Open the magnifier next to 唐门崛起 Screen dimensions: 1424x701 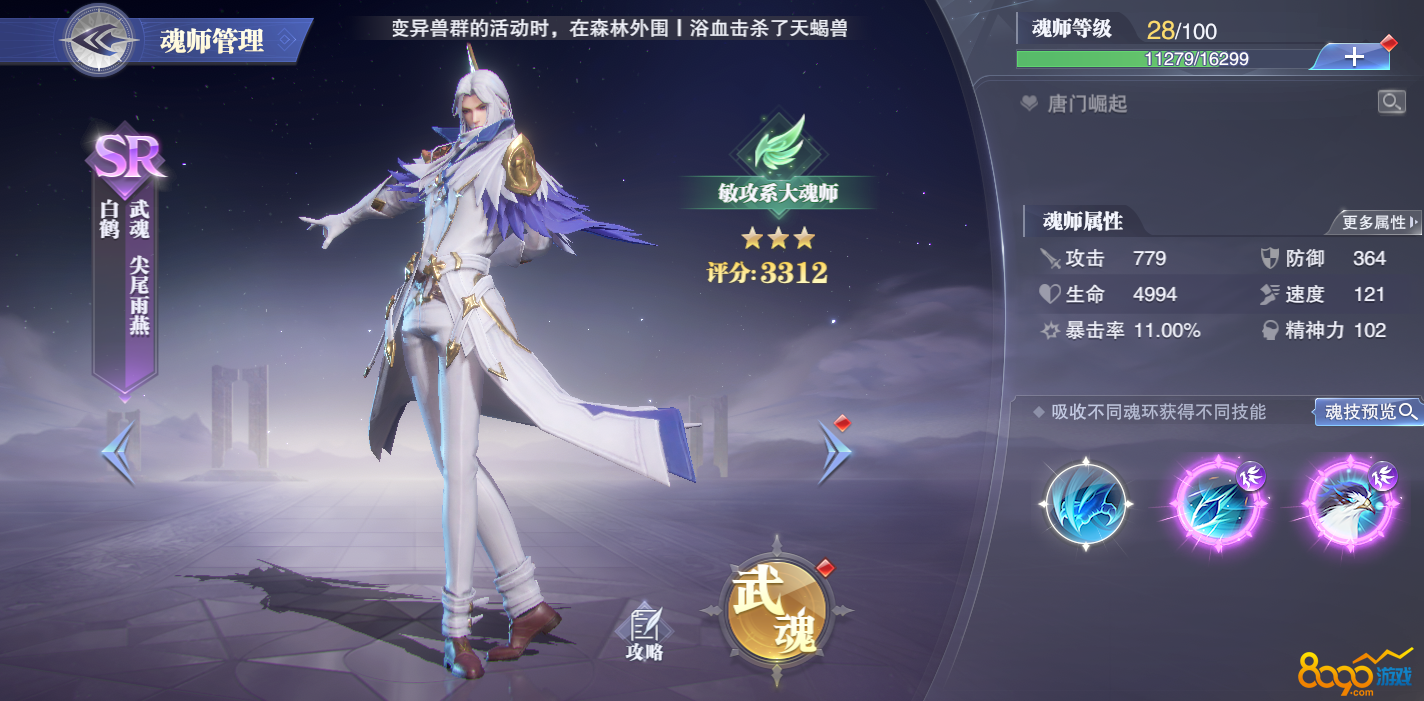tap(1391, 102)
